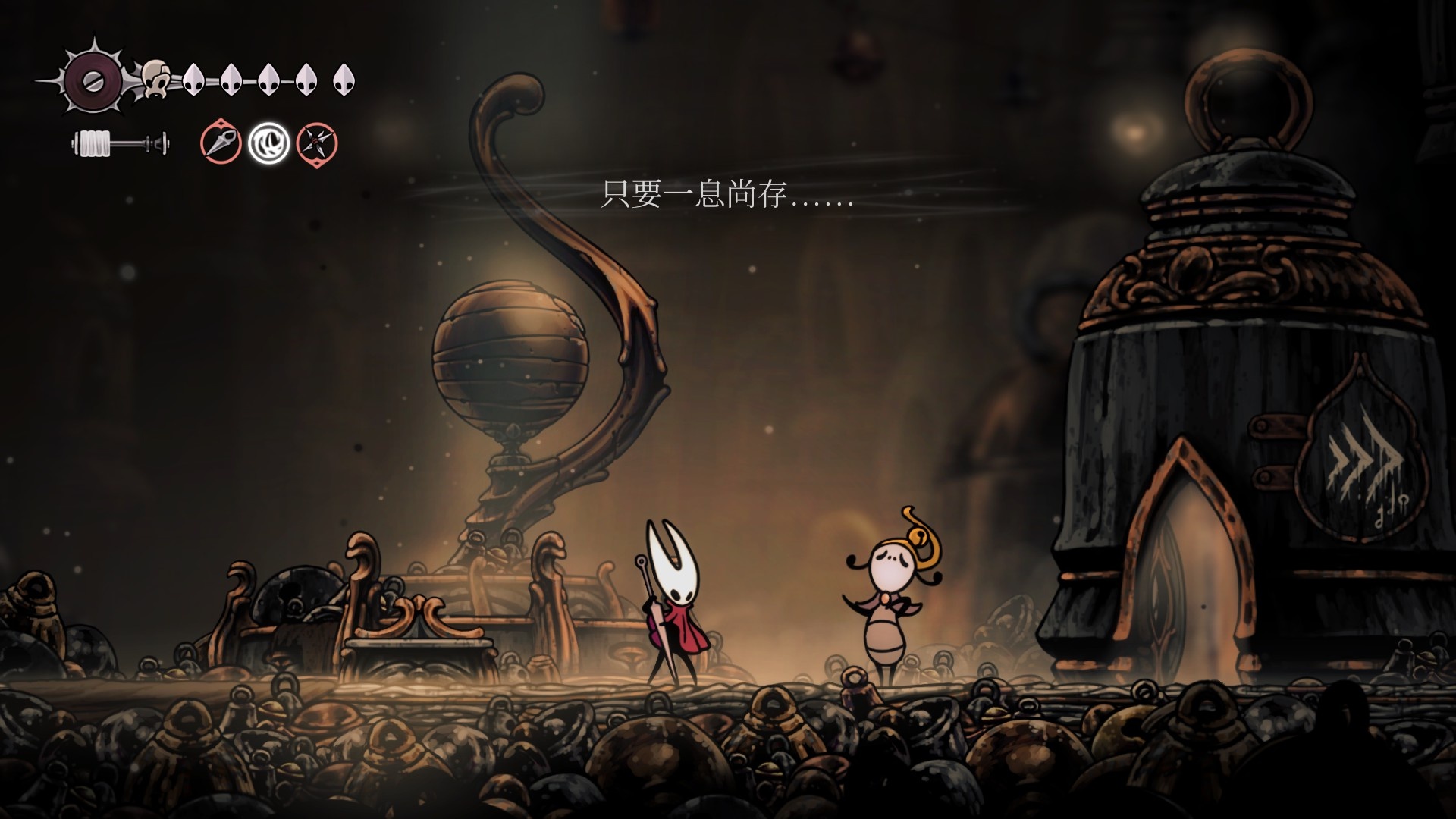The image size is (1456, 819).
Task: Select the straight pin throwing tool
Action: 221,143
